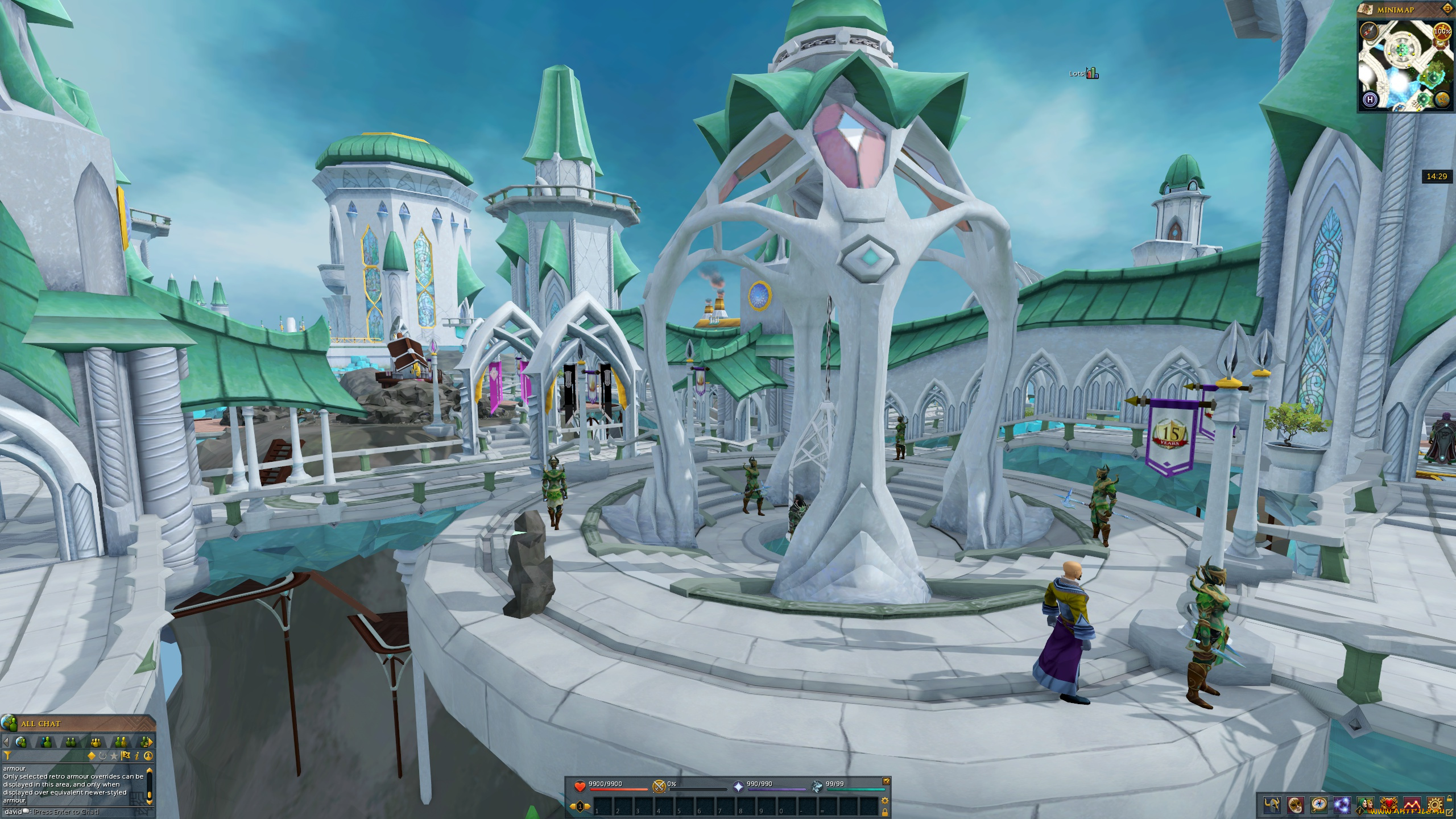Open the world map globe button
The height and width of the screenshot is (819, 1456).
click(1442, 100)
